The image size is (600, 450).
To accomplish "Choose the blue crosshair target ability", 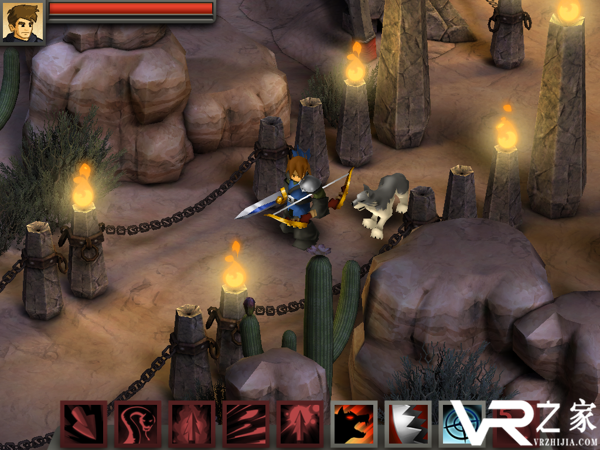I will [x=462, y=424].
